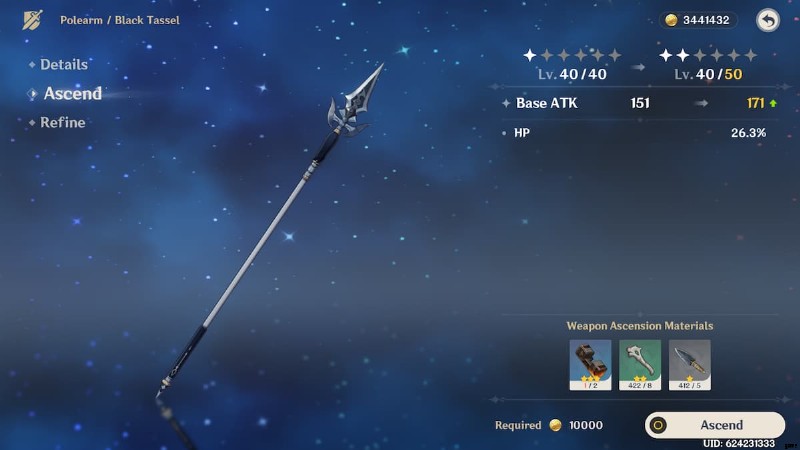Choose the arrowhead material slot
This screenshot has height=450, width=800.
(689, 364)
